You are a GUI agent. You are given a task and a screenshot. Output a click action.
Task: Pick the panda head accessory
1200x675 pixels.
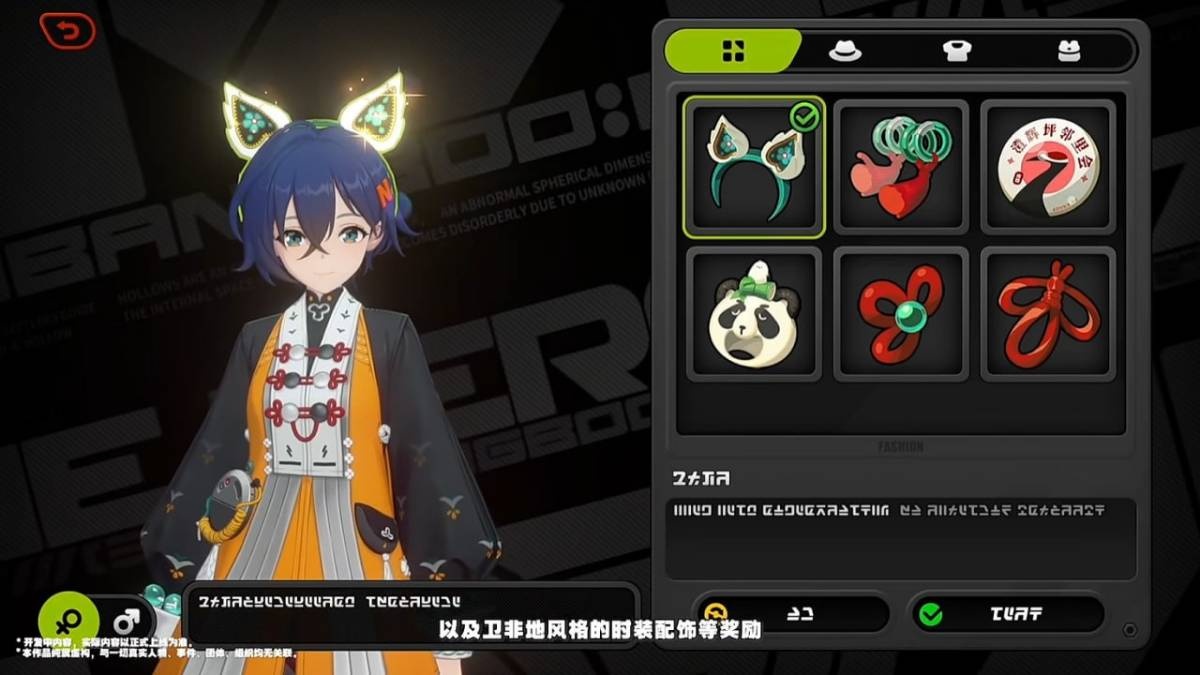(x=754, y=314)
